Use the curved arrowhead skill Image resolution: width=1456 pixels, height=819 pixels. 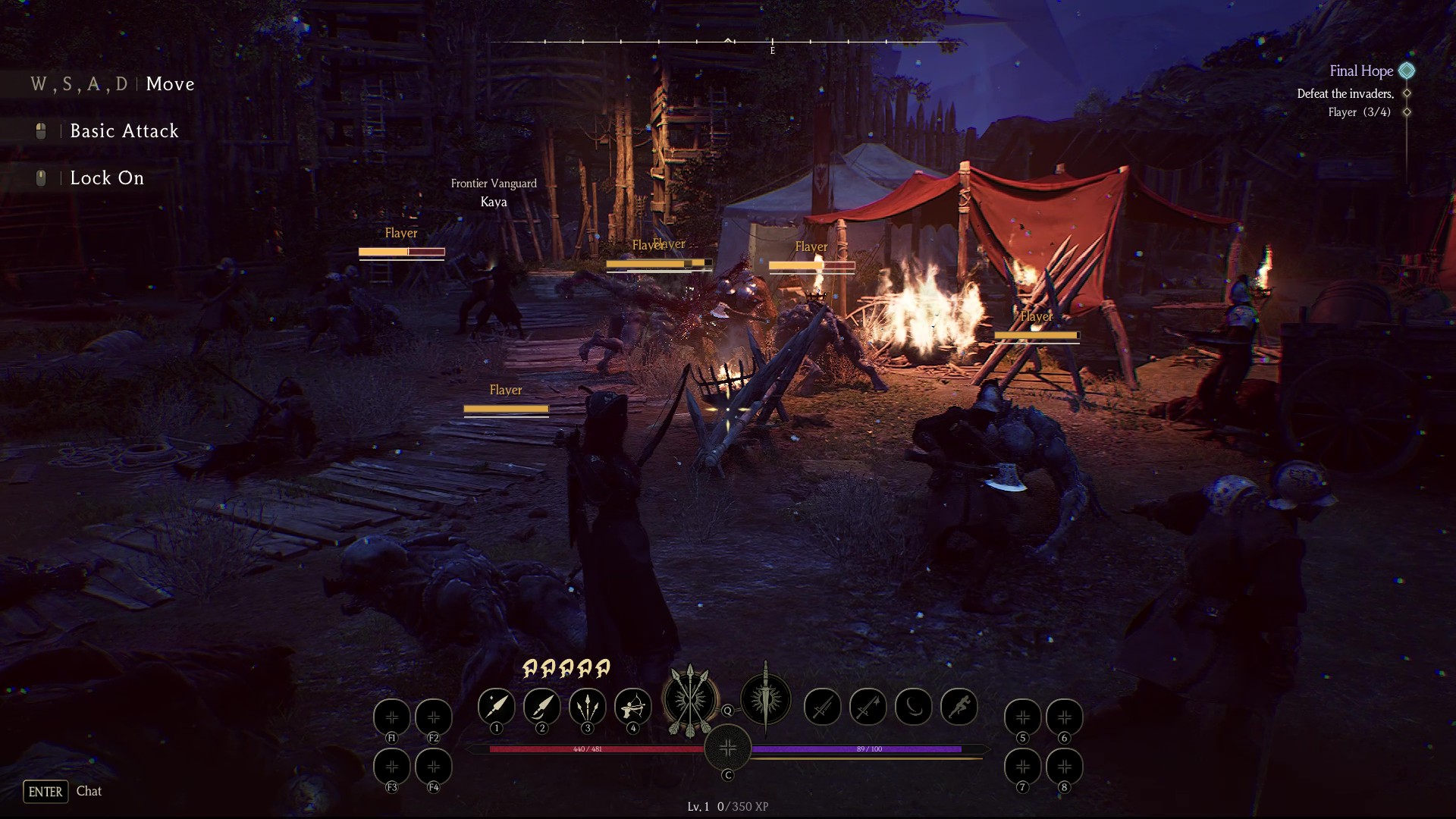pyautogui.click(x=541, y=707)
